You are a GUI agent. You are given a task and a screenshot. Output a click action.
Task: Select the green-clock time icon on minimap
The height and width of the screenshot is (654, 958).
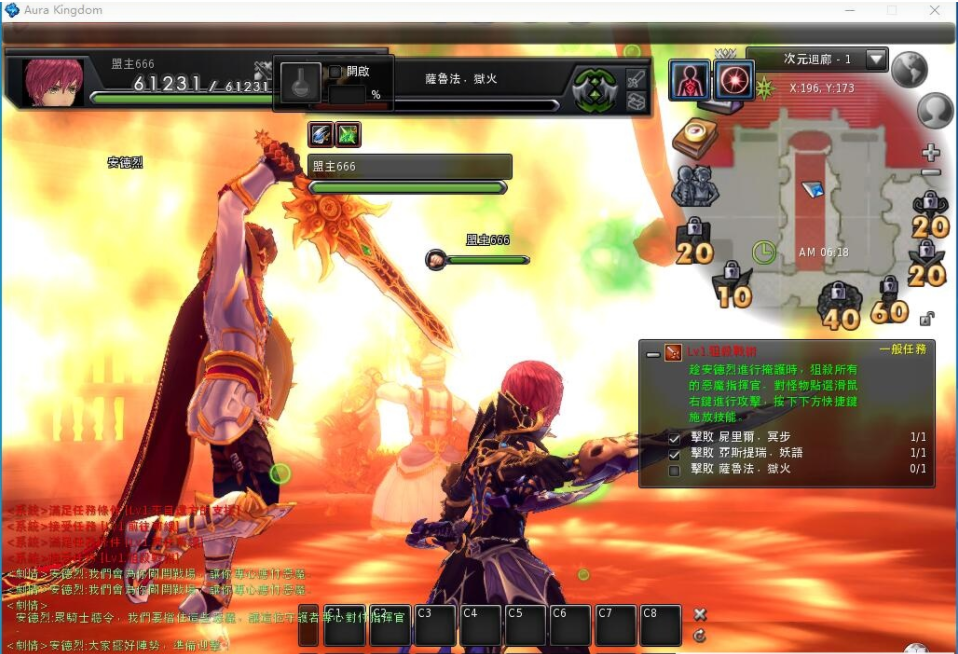pyautogui.click(x=764, y=252)
